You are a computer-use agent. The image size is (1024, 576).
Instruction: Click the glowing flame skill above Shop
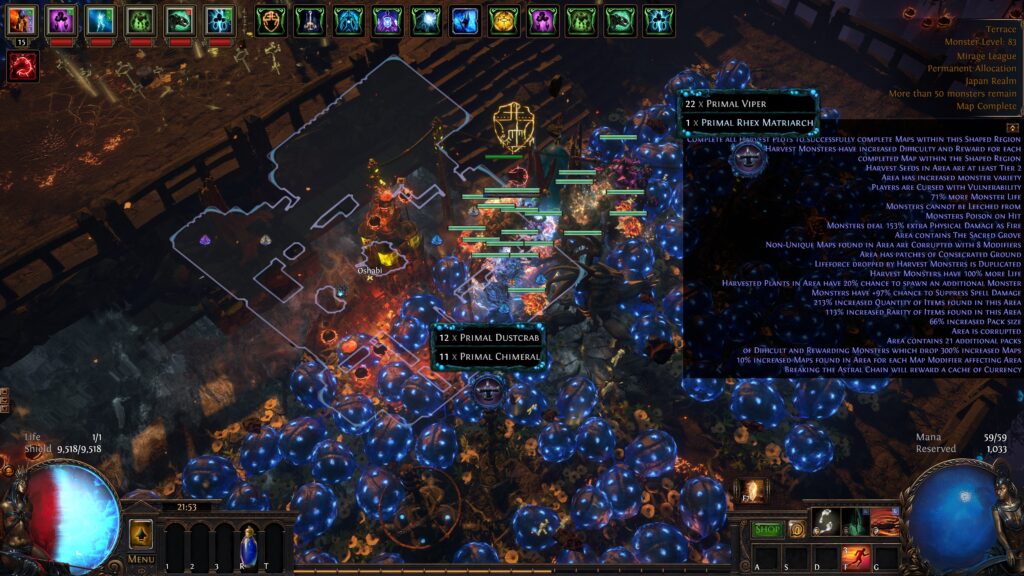[752, 491]
